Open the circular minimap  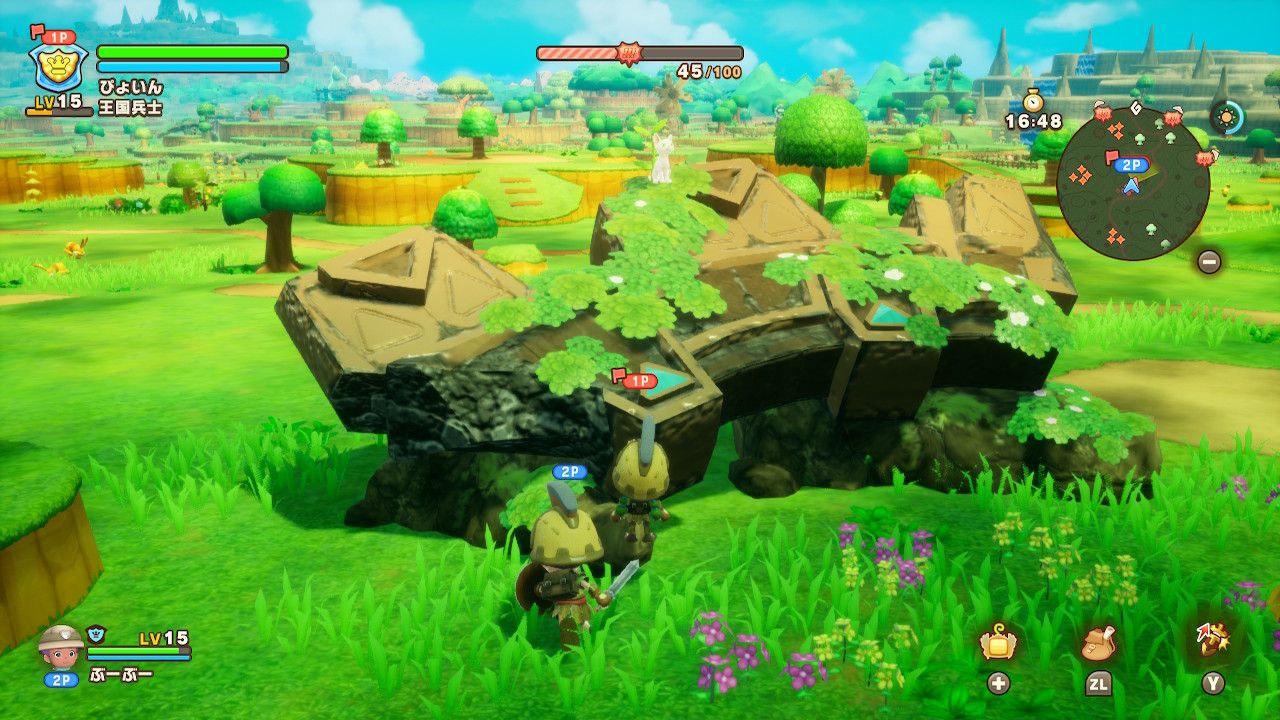[x=1133, y=184]
